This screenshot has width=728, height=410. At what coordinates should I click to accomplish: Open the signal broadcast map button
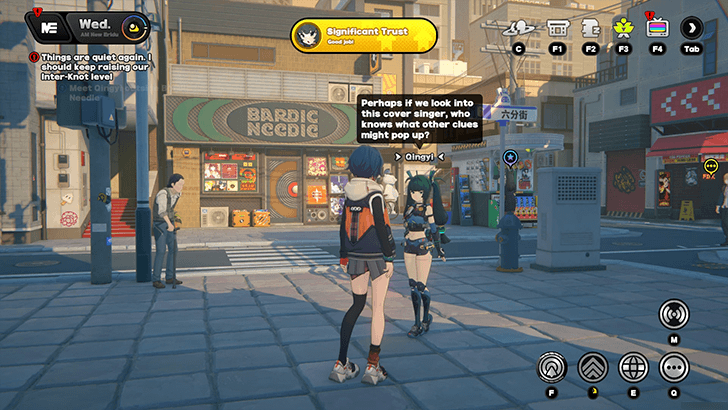(x=674, y=314)
